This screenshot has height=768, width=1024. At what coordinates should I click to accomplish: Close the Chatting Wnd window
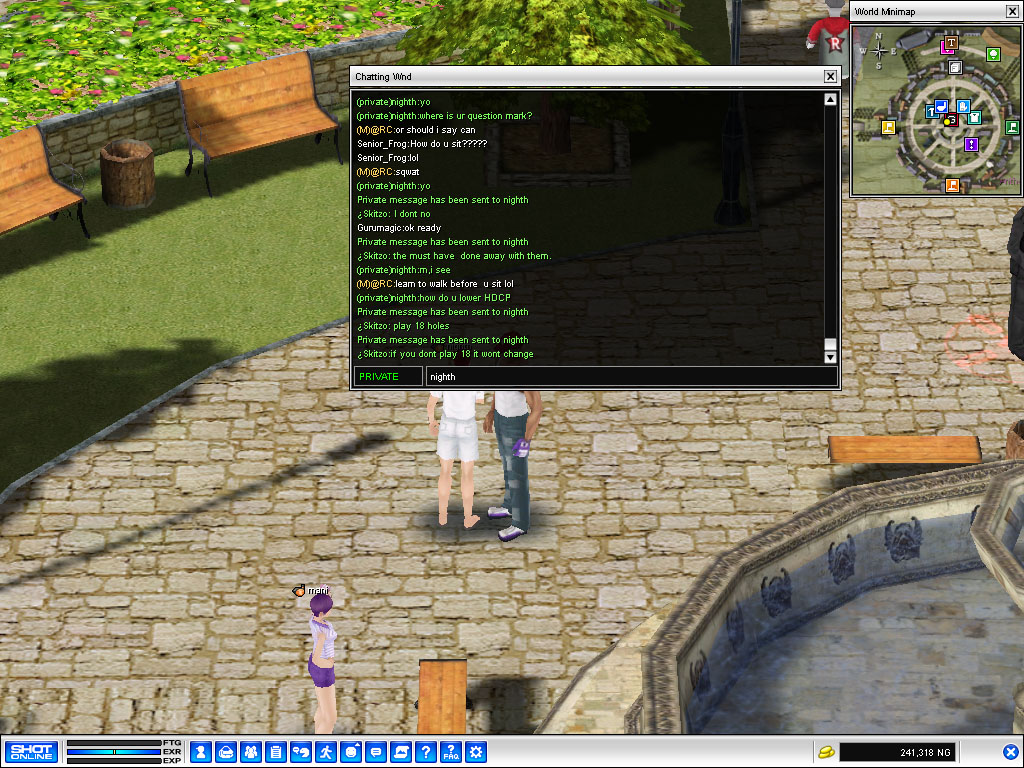tap(830, 77)
